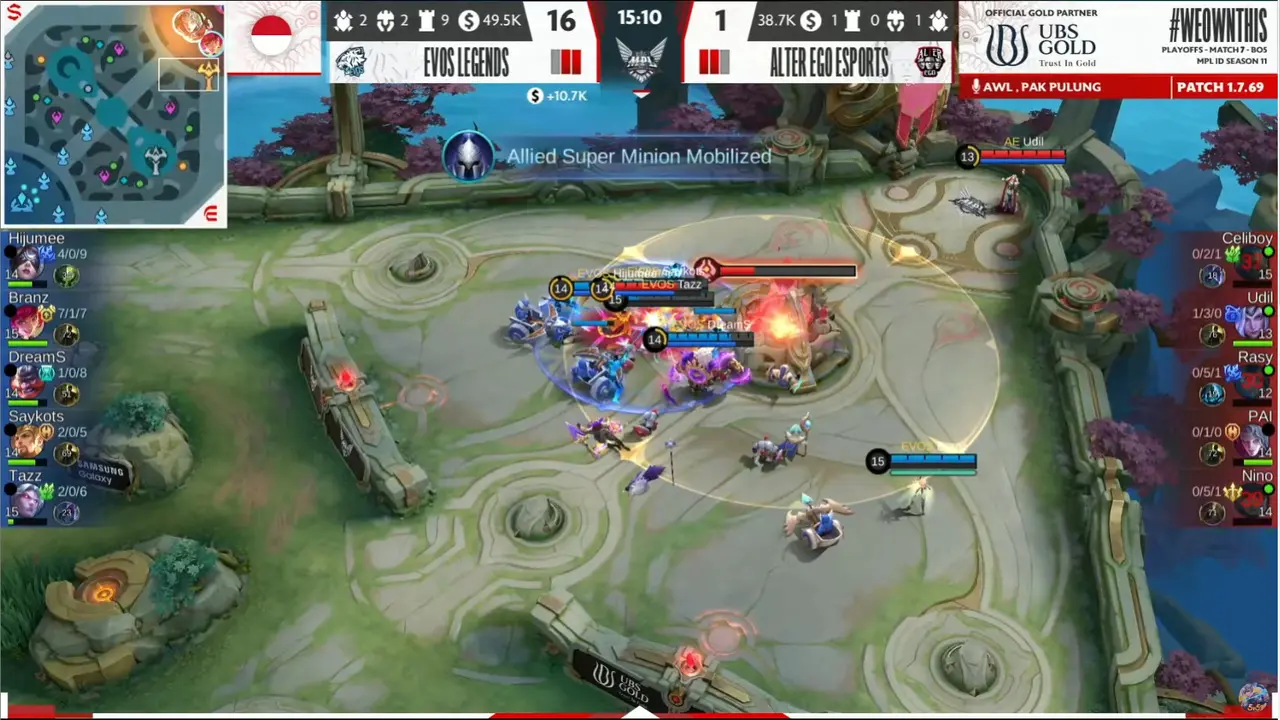Click the Allied Super Minion Mobilized portrait icon

(x=469, y=156)
